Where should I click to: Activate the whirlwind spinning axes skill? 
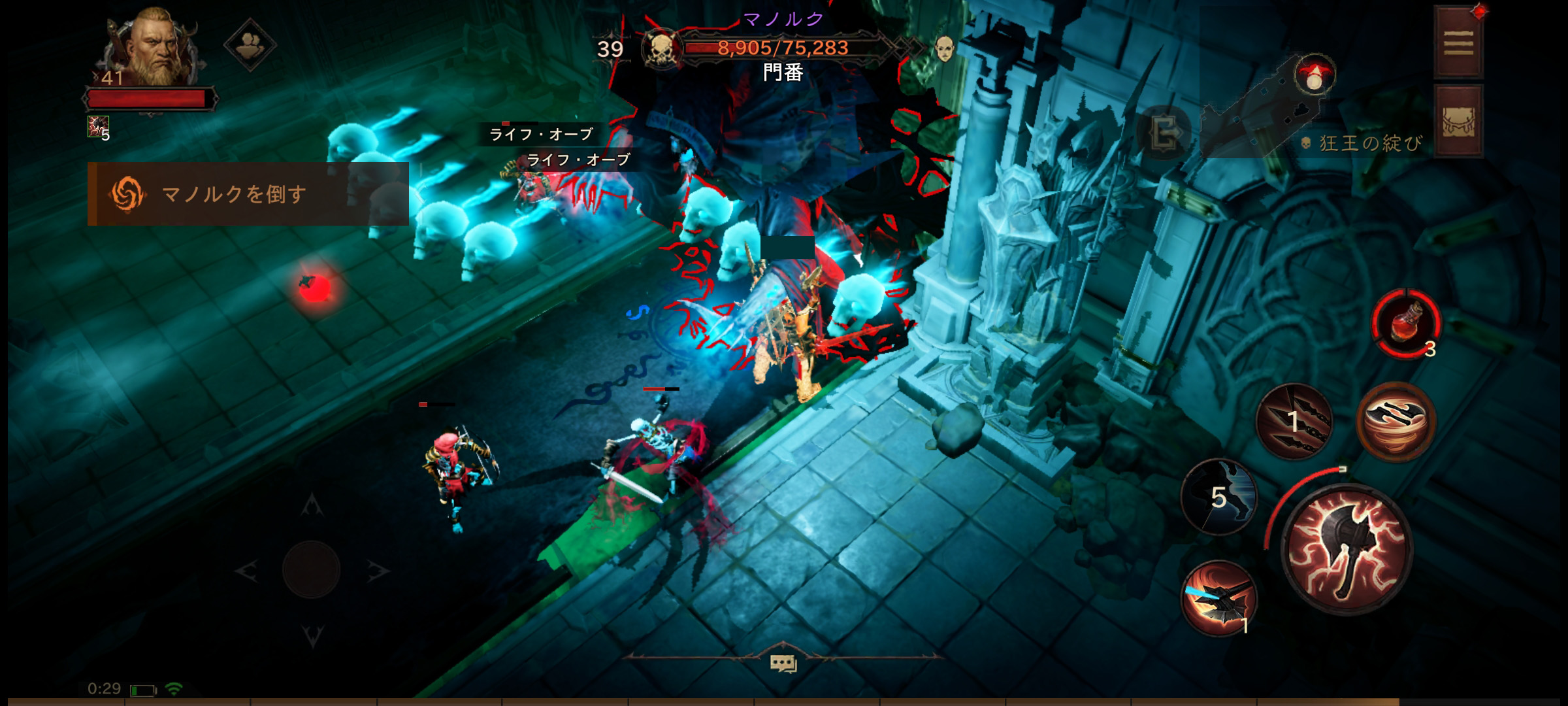click(x=1396, y=422)
